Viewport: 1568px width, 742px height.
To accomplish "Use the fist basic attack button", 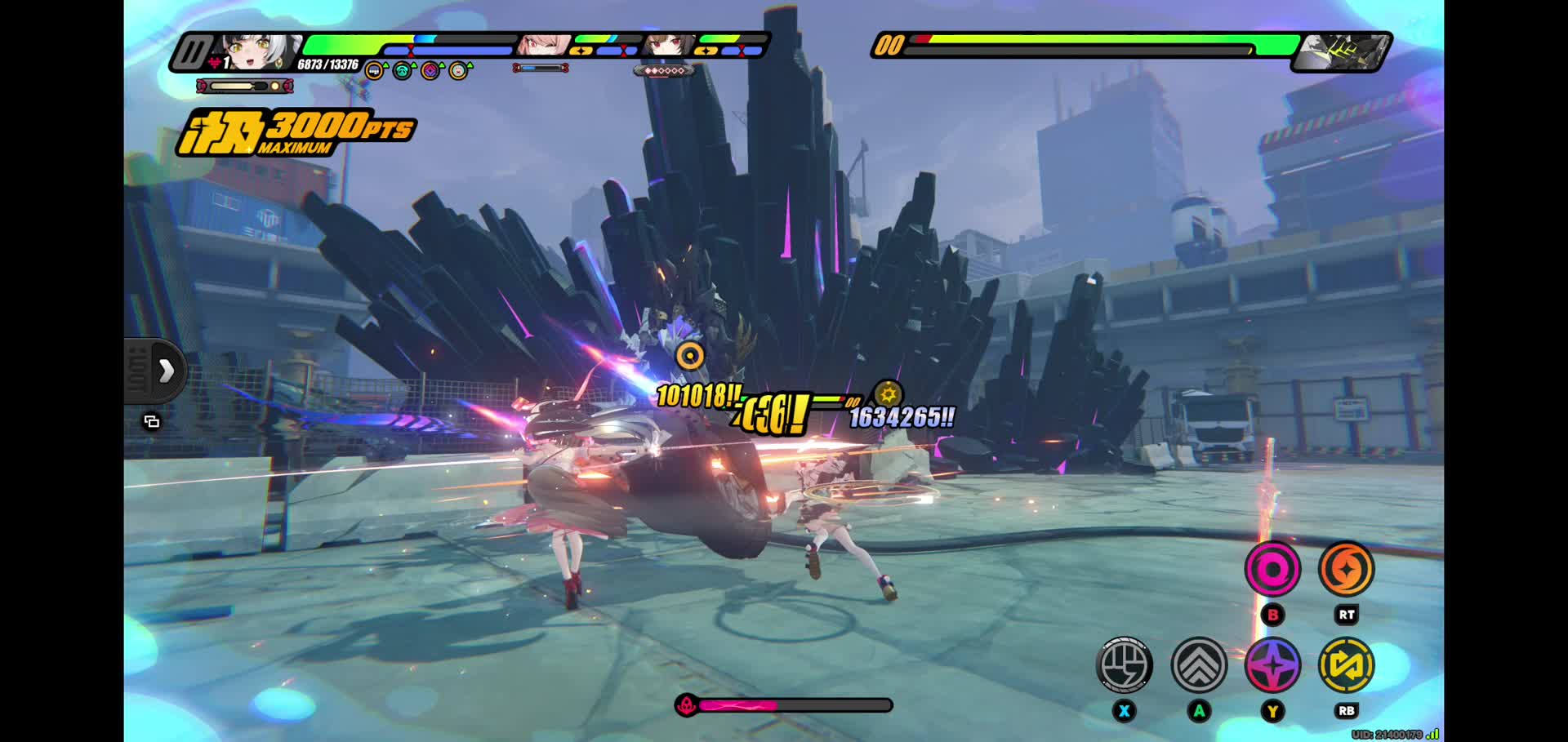I will click(x=1125, y=665).
